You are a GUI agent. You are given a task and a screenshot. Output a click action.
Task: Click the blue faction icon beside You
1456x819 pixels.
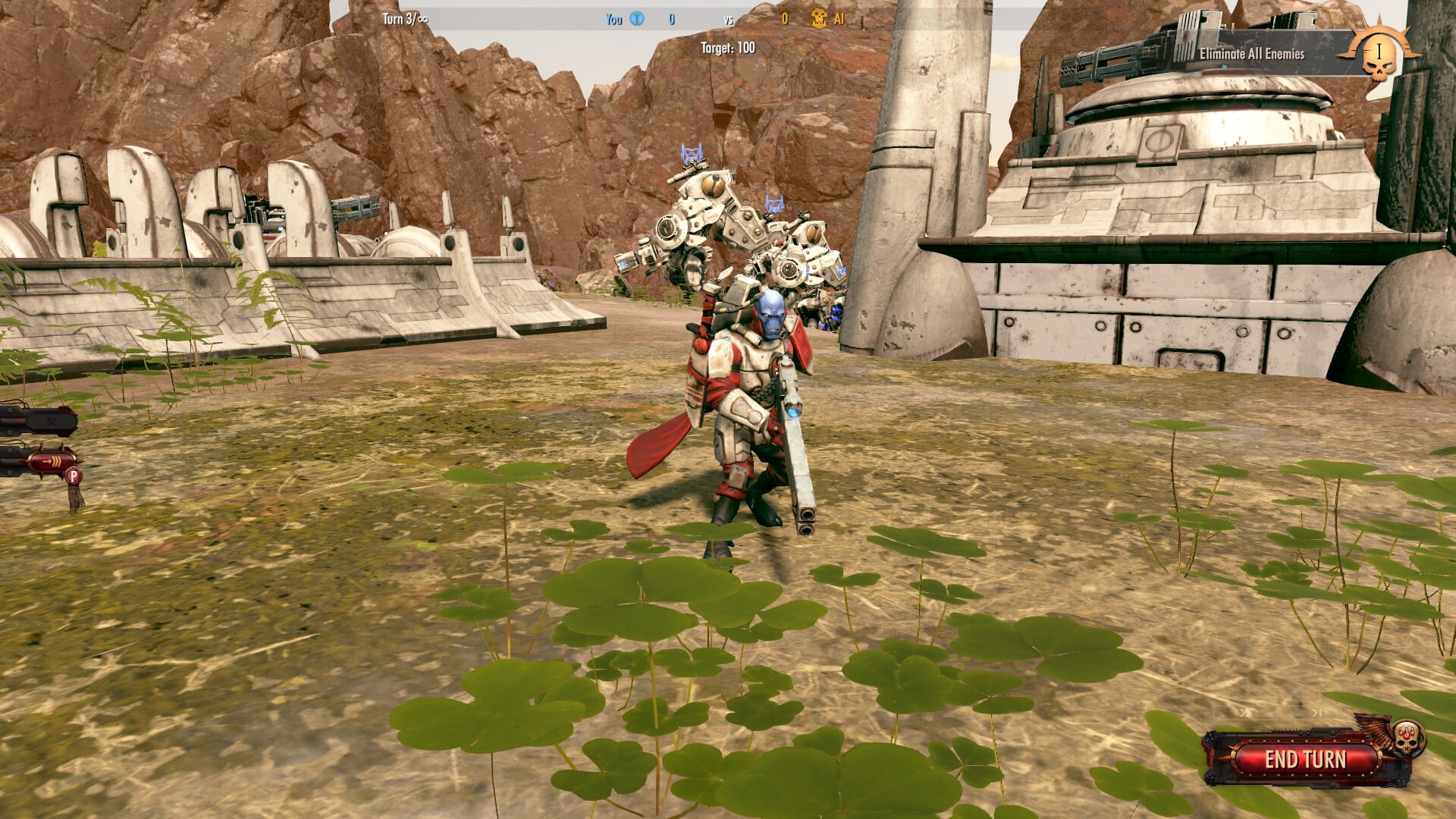tap(635, 19)
